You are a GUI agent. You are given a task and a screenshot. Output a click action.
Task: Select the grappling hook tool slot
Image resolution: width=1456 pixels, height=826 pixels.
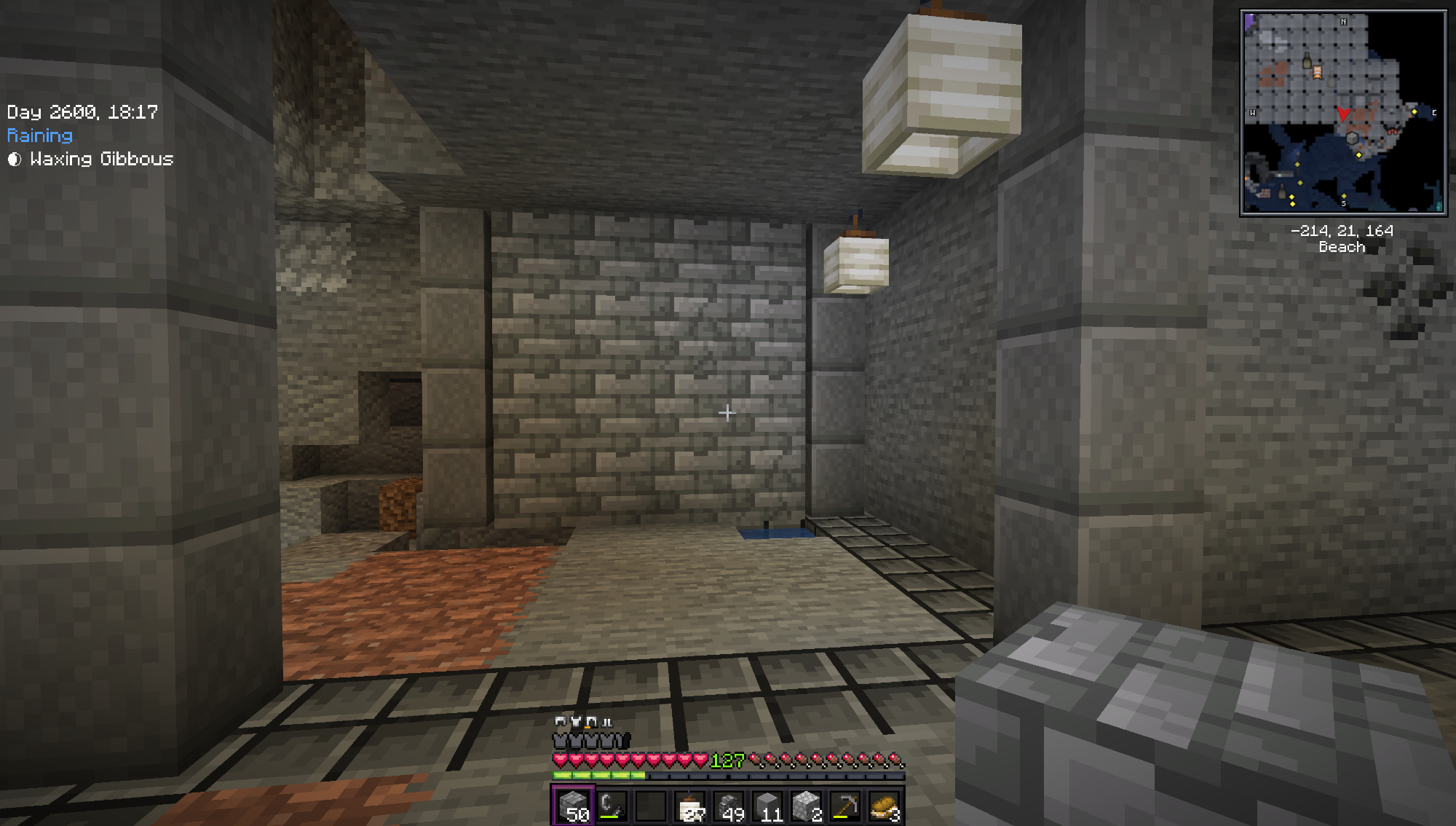(612, 806)
